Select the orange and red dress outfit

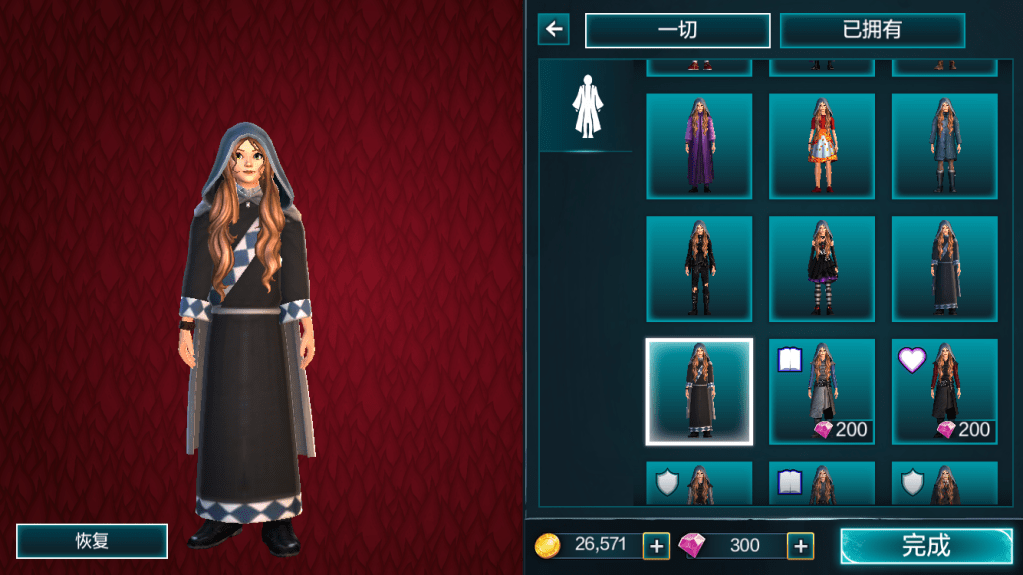822,146
